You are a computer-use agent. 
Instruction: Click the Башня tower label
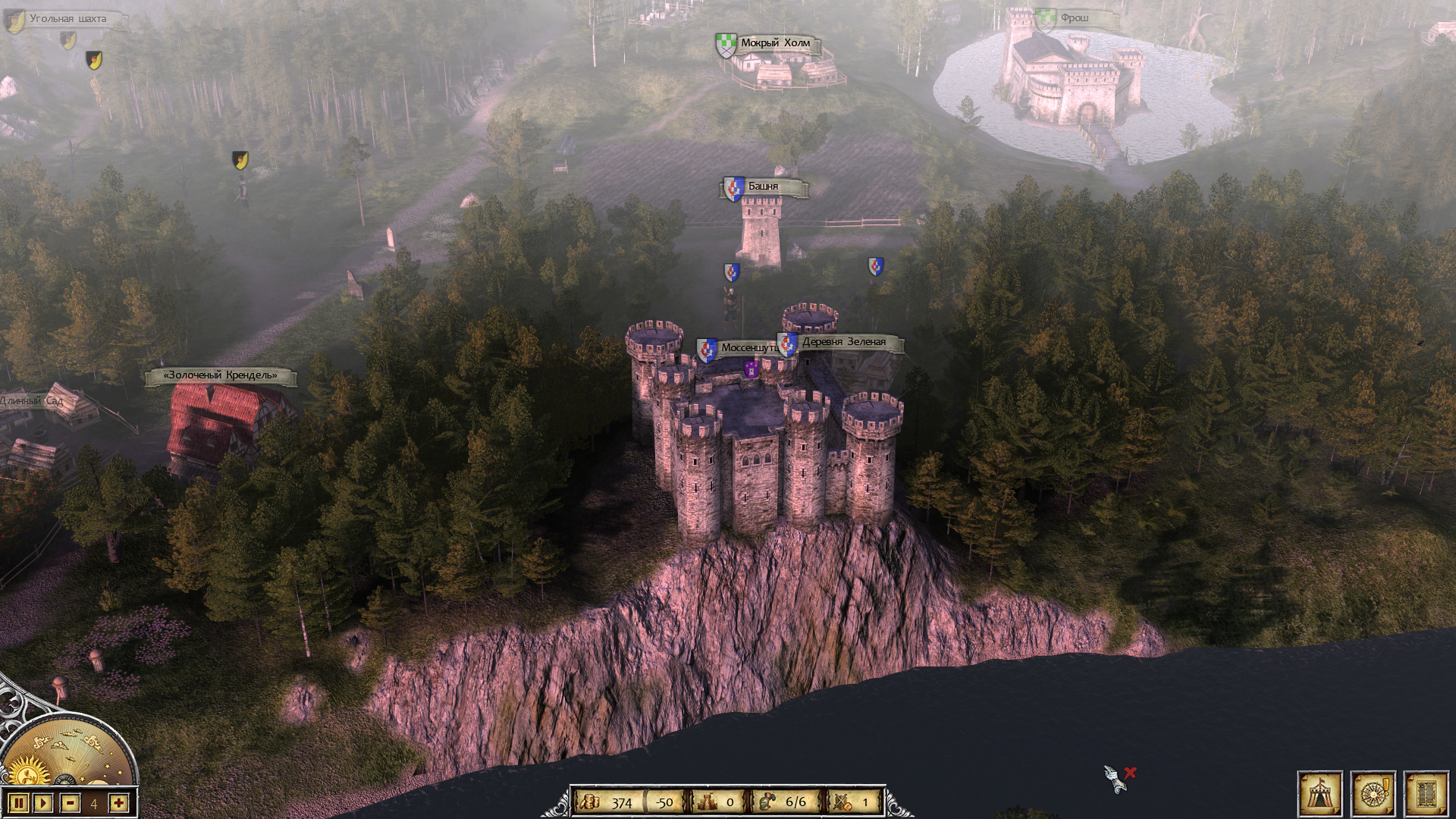(763, 187)
